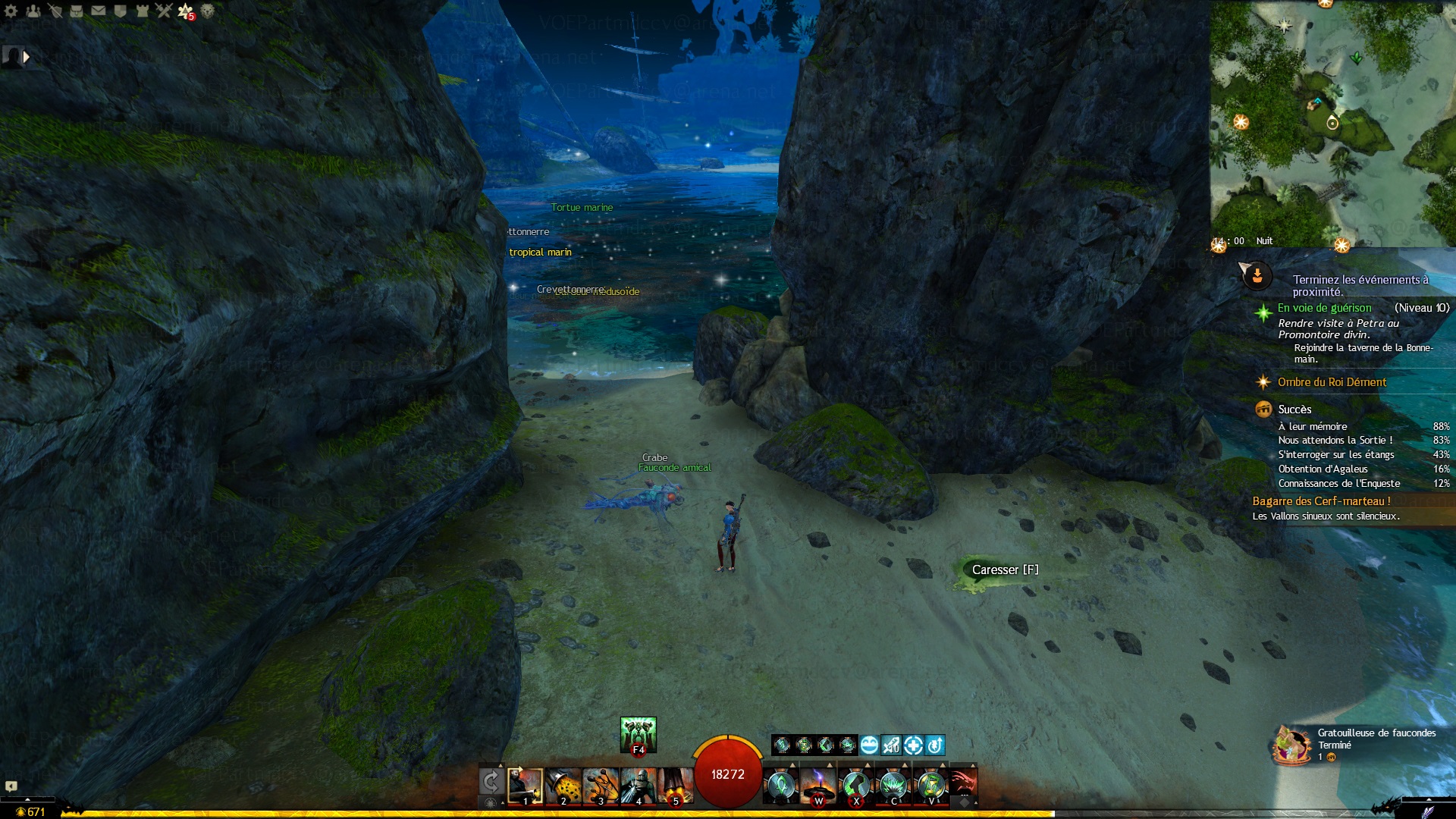
Task: Open the PvP crossed swords icon
Action: coord(164,11)
